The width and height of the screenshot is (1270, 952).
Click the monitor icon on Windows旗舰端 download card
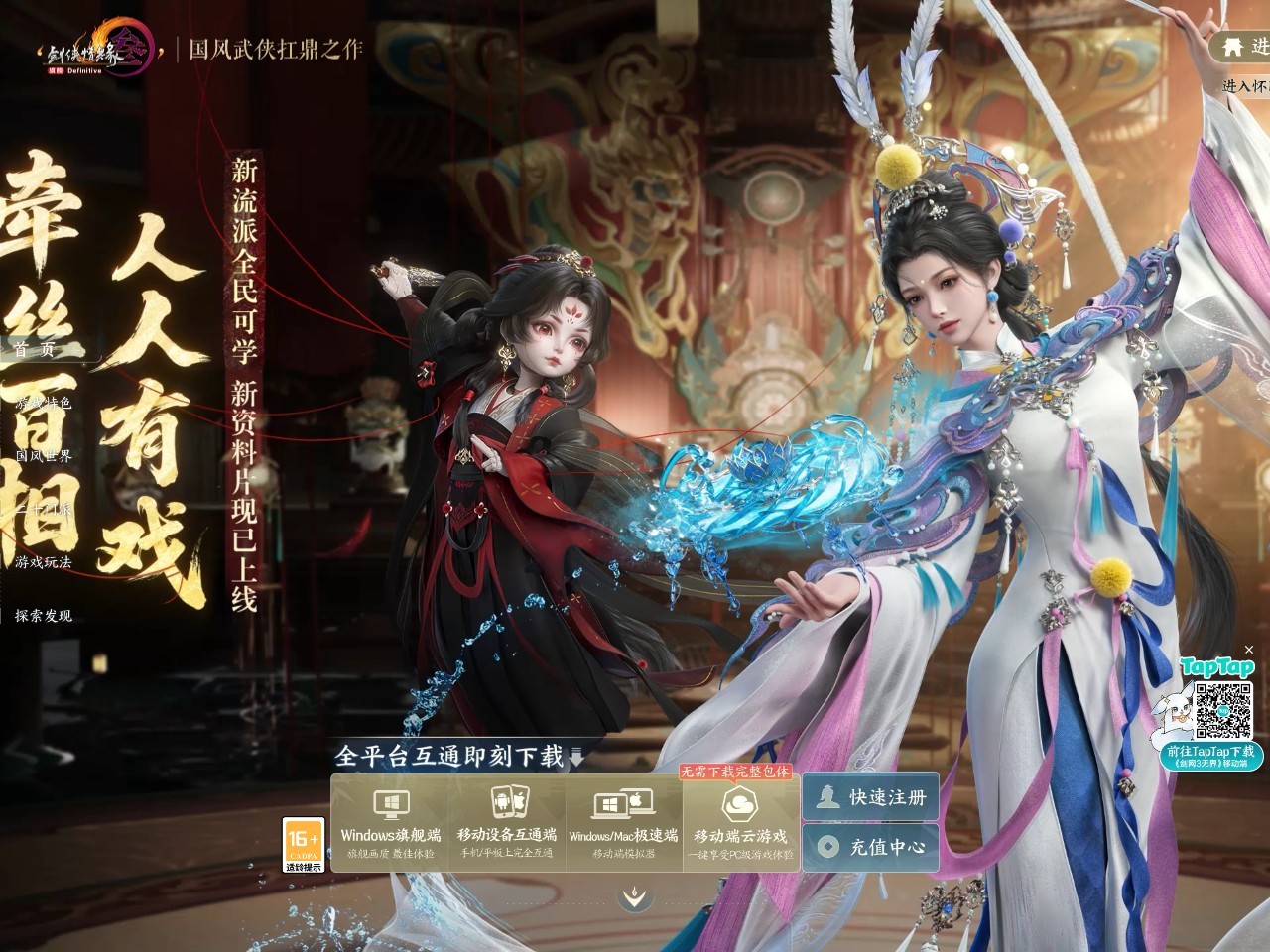point(391,804)
